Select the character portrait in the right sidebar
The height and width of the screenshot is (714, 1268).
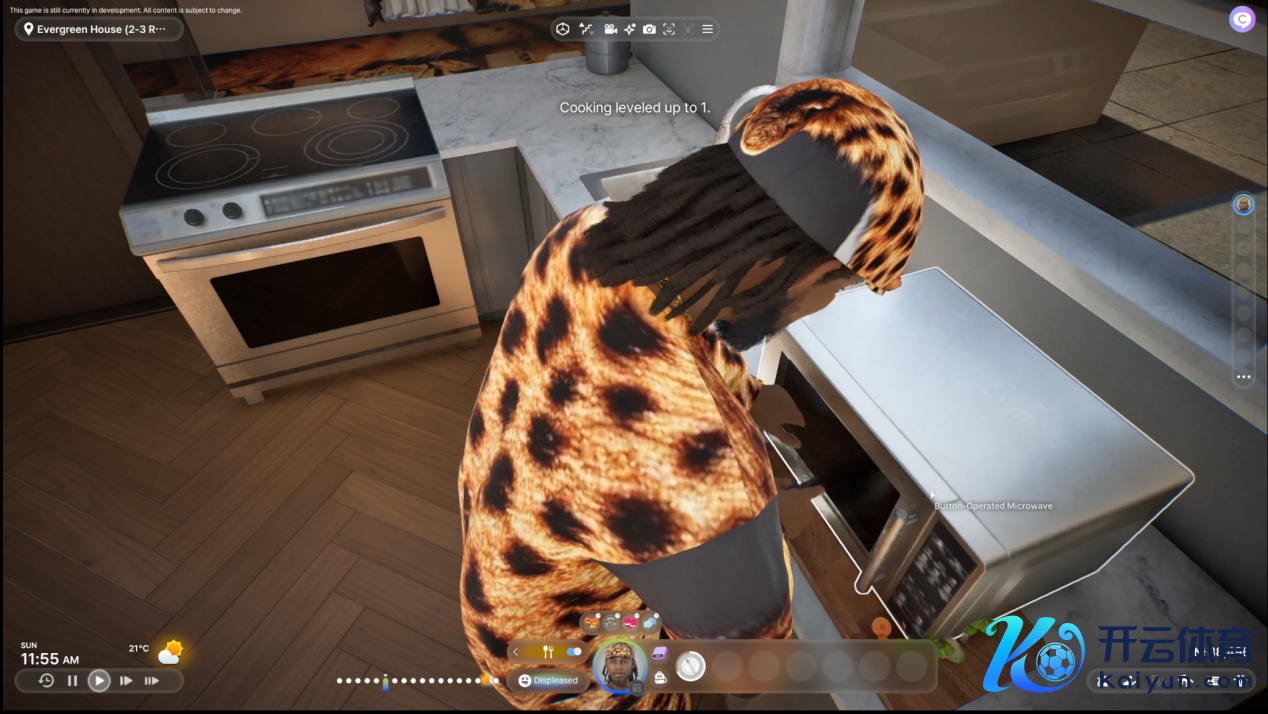point(1243,204)
